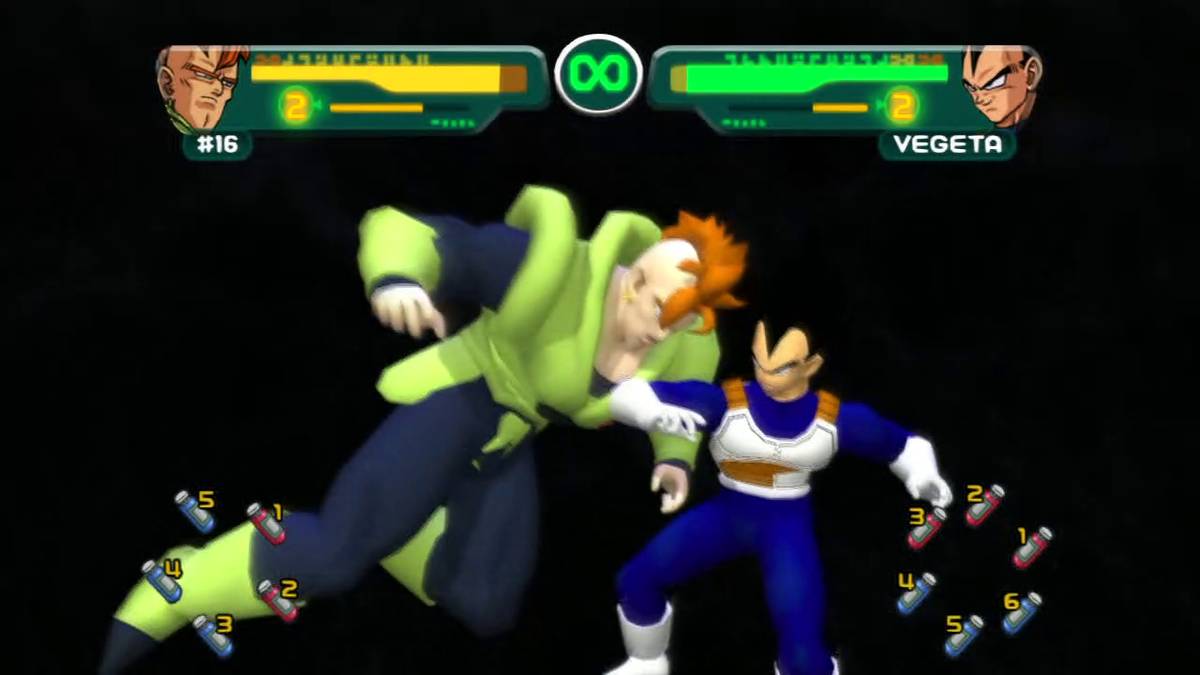
Task: Click Vegeta's blue capsule numbered 5
Action: [x=964, y=635]
